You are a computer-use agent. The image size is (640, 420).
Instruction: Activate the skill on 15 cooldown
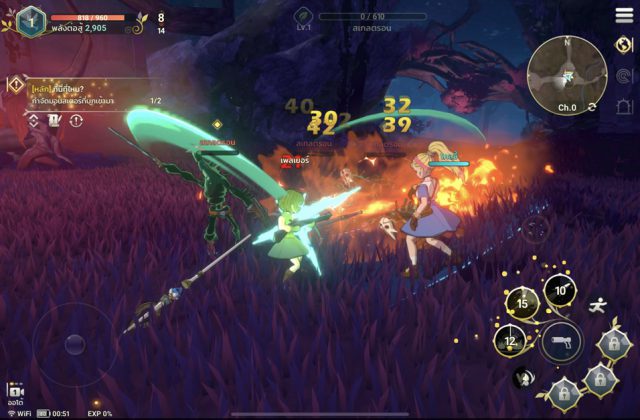(521, 303)
